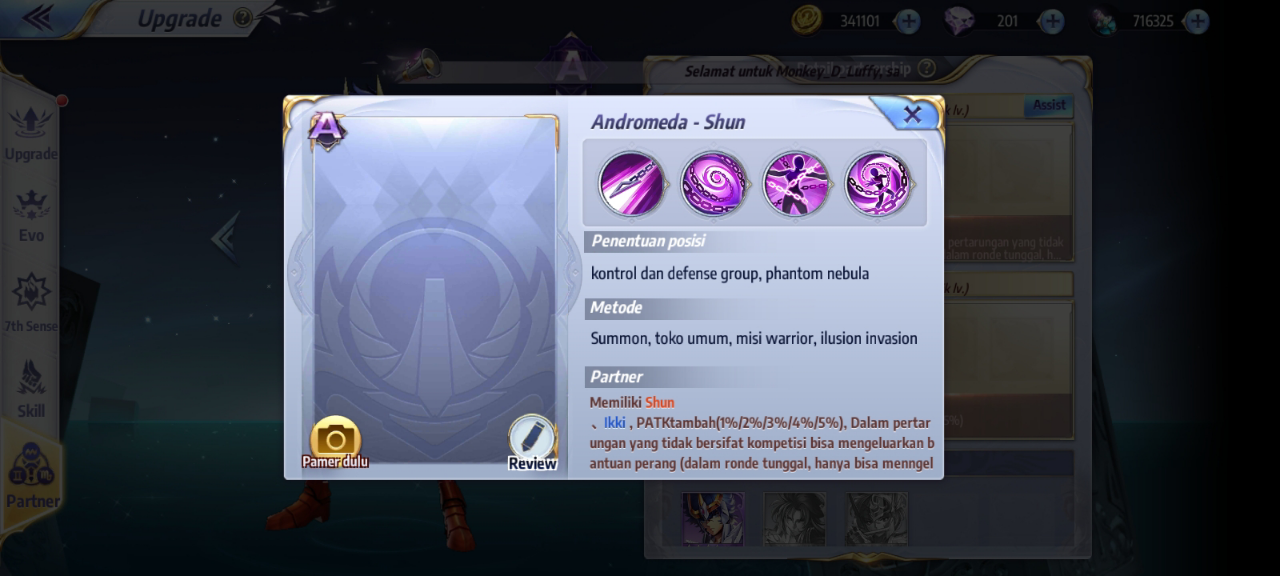Switch to the Upgrade side tab

(x=30, y=131)
